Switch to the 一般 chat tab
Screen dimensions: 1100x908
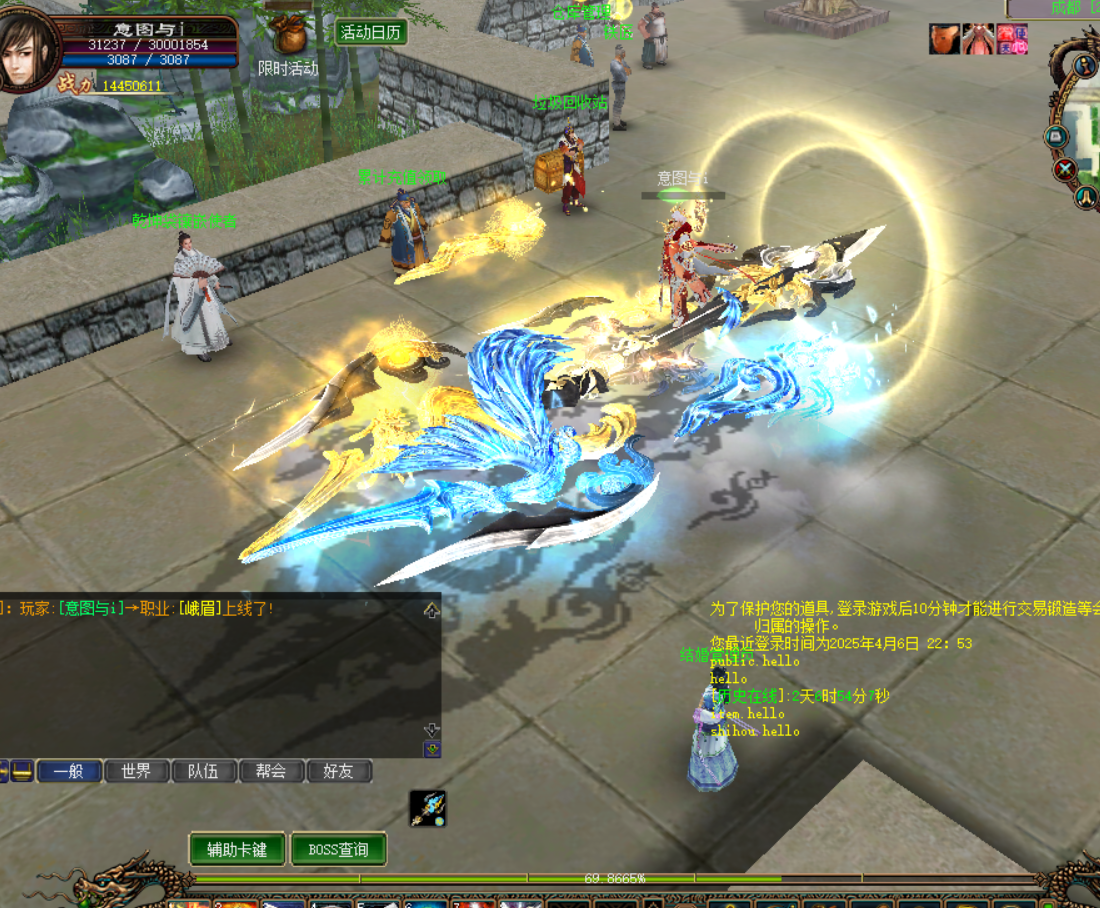(69, 771)
